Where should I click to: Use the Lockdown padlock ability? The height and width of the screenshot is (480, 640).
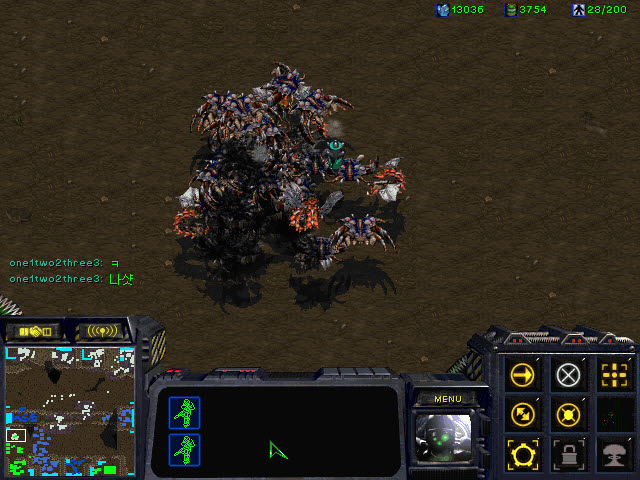[568, 452]
